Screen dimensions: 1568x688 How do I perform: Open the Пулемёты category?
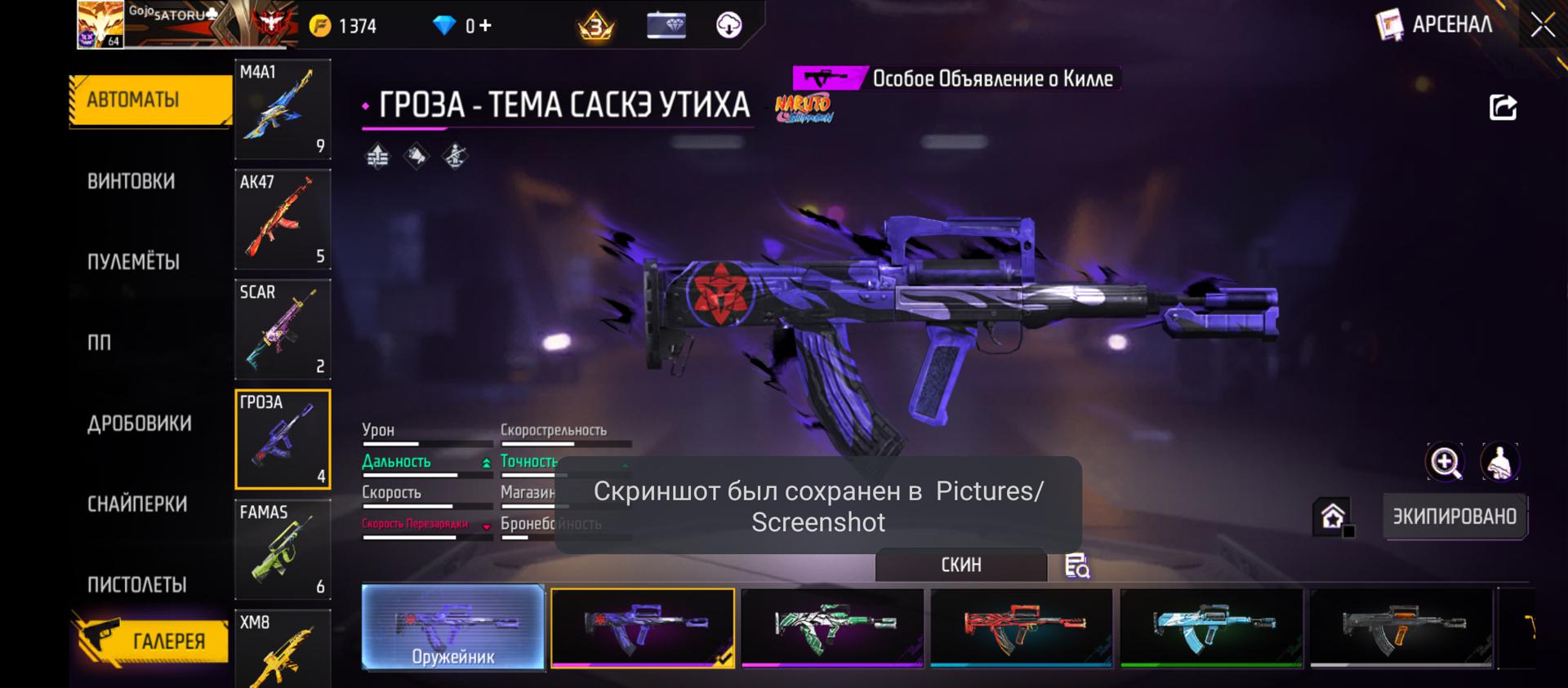click(133, 262)
